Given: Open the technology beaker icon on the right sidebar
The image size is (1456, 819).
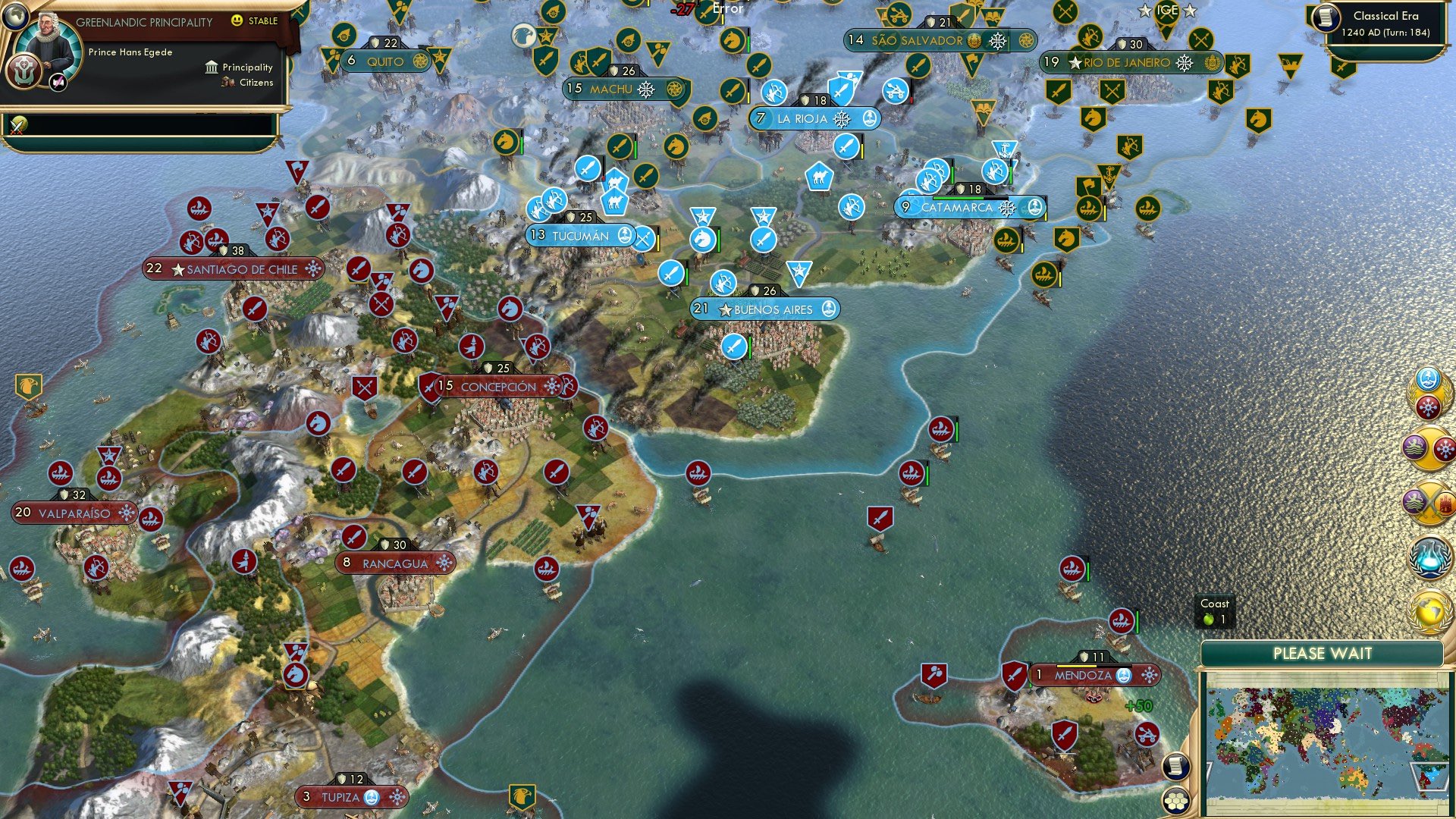Looking at the screenshot, I should coord(1431,556).
